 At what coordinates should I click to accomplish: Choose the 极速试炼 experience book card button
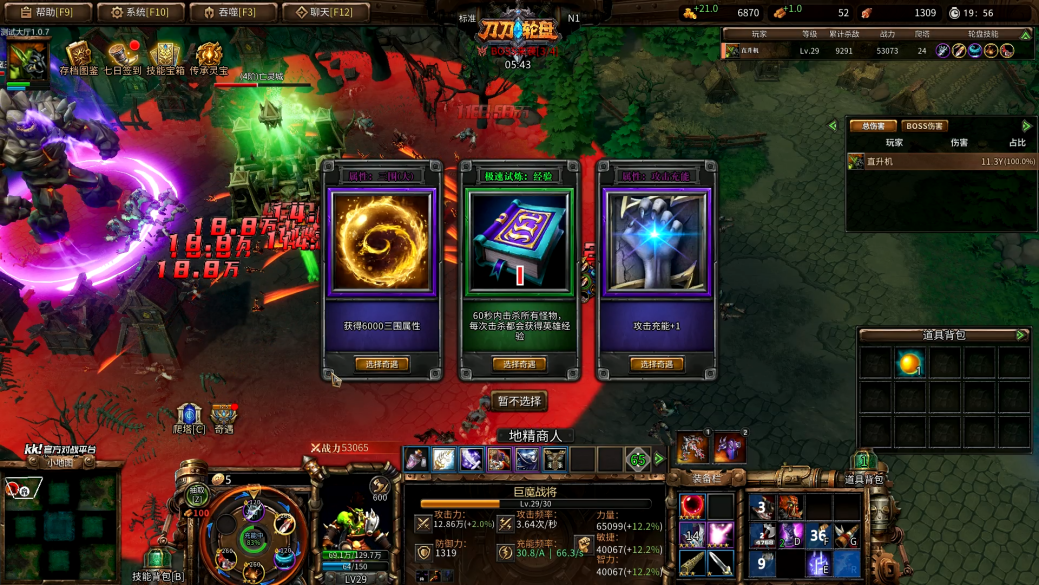[x=518, y=364]
